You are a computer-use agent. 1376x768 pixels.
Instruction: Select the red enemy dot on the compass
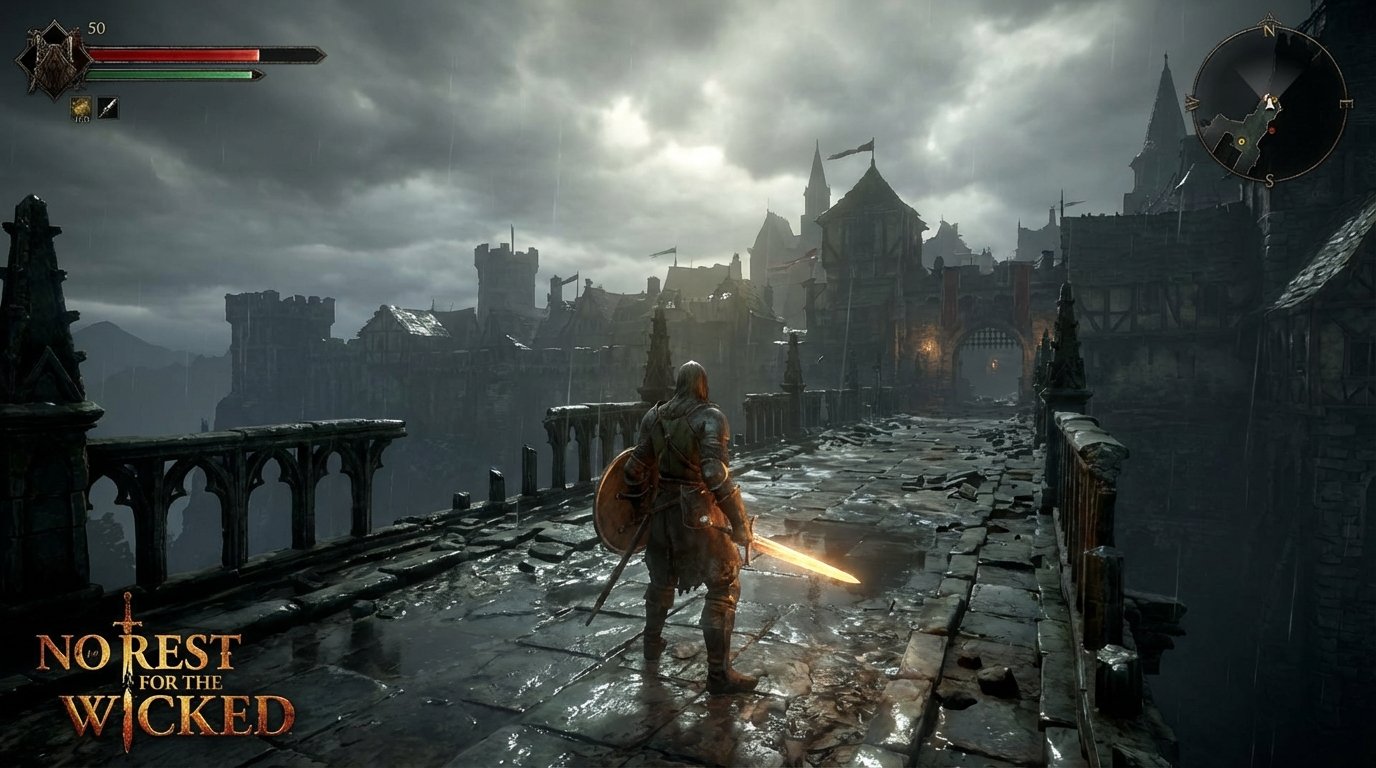1272,128
